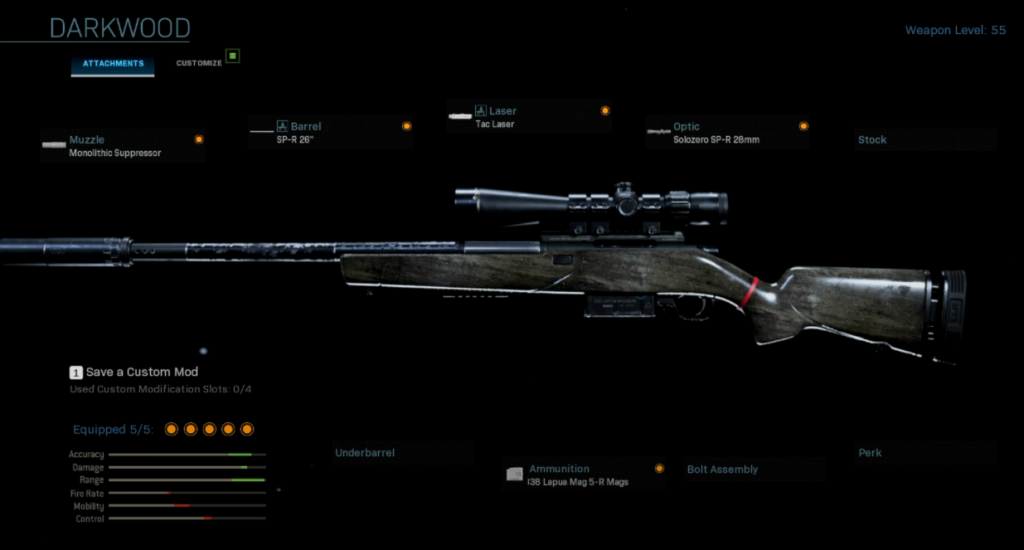1024x550 pixels.
Task: Select the Muzzle Monolithic Suppressor slot
Action: coord(122,146)
